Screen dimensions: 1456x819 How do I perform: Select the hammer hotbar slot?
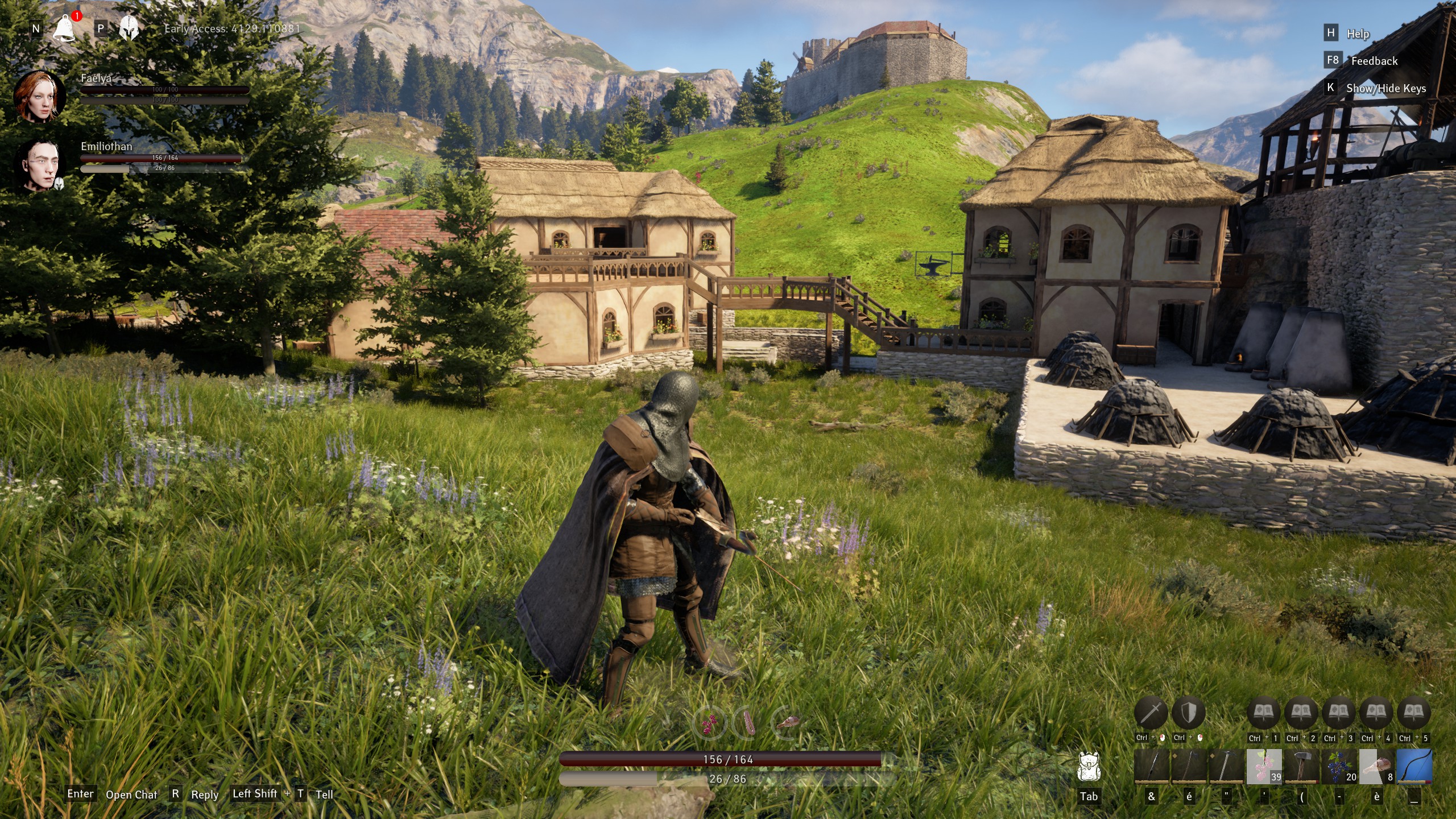coord(1301,767)
